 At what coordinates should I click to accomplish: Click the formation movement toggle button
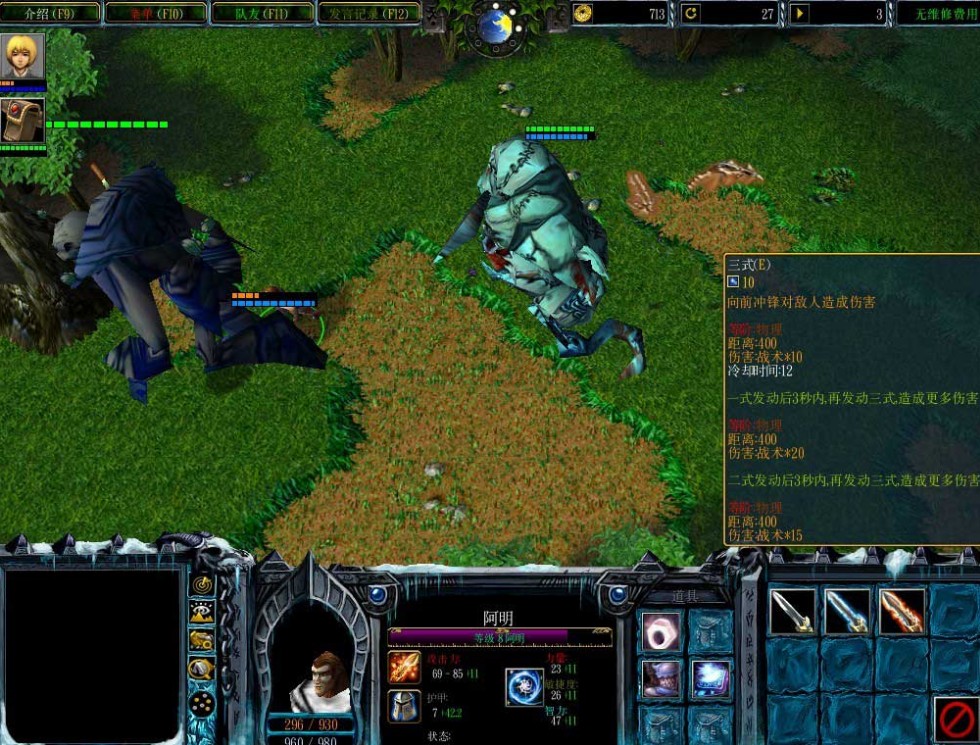[203, 703]
